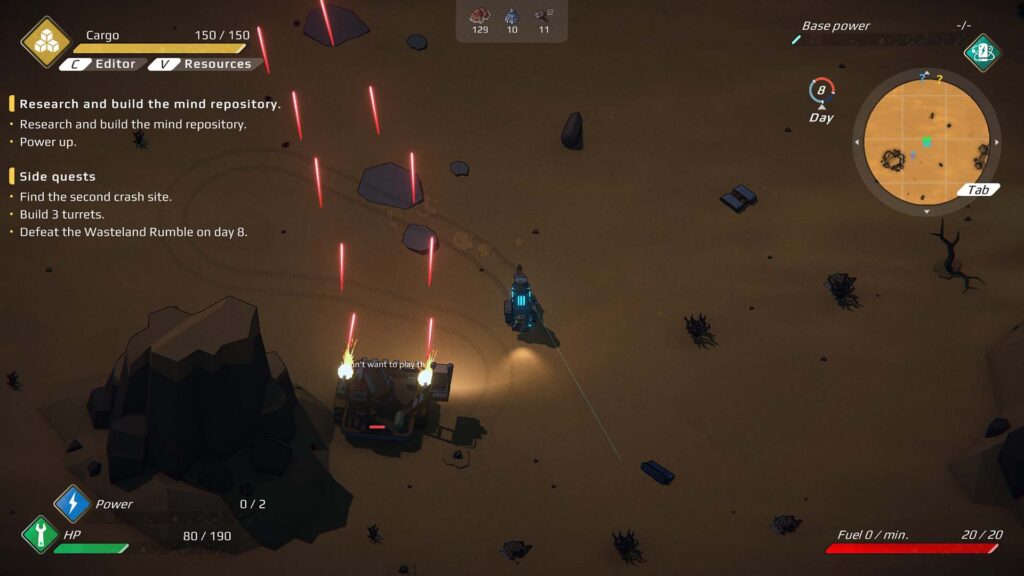Click the 'Find the second crash site' quest
This screenshot has height=576, width=1024.
[96, 197]
